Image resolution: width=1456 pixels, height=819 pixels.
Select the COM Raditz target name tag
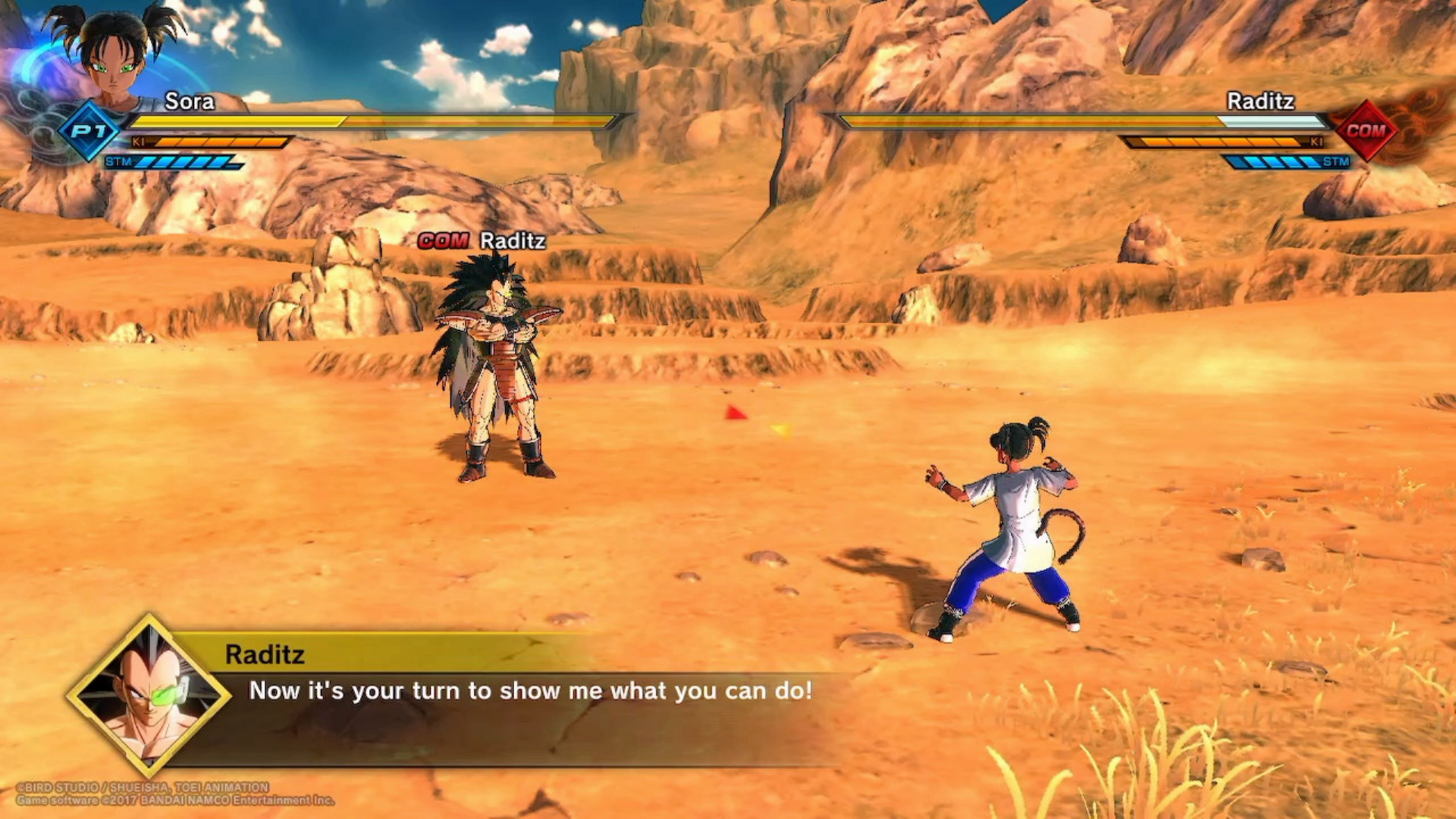482,241
